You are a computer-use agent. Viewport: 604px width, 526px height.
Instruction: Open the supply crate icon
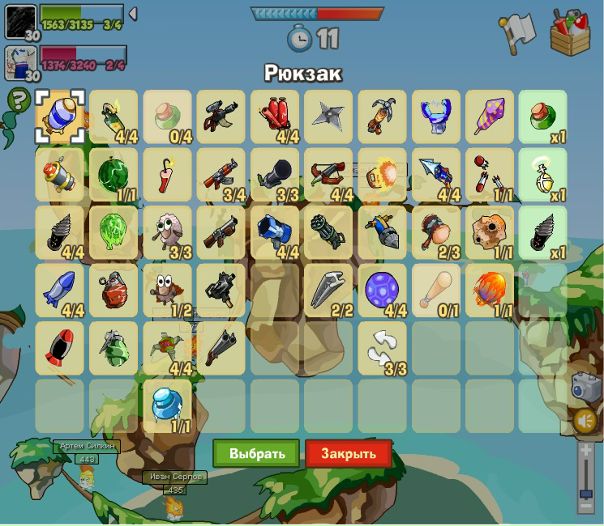pos(571,33)
